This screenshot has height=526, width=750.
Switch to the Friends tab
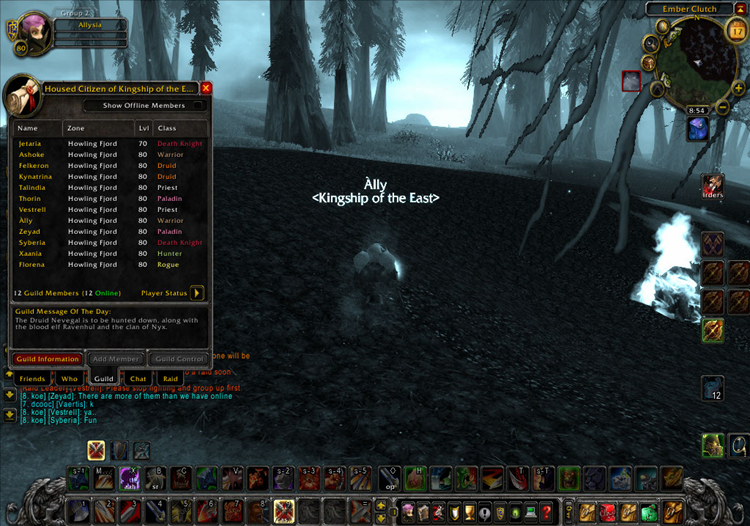33,379
